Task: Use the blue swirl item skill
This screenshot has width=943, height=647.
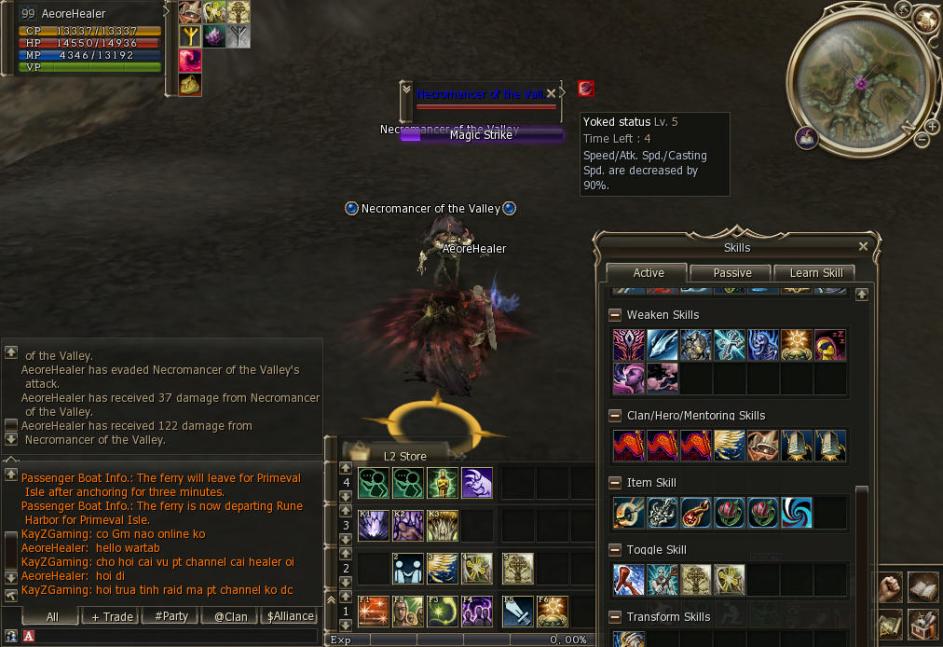Action: click(x=797, y=513)
